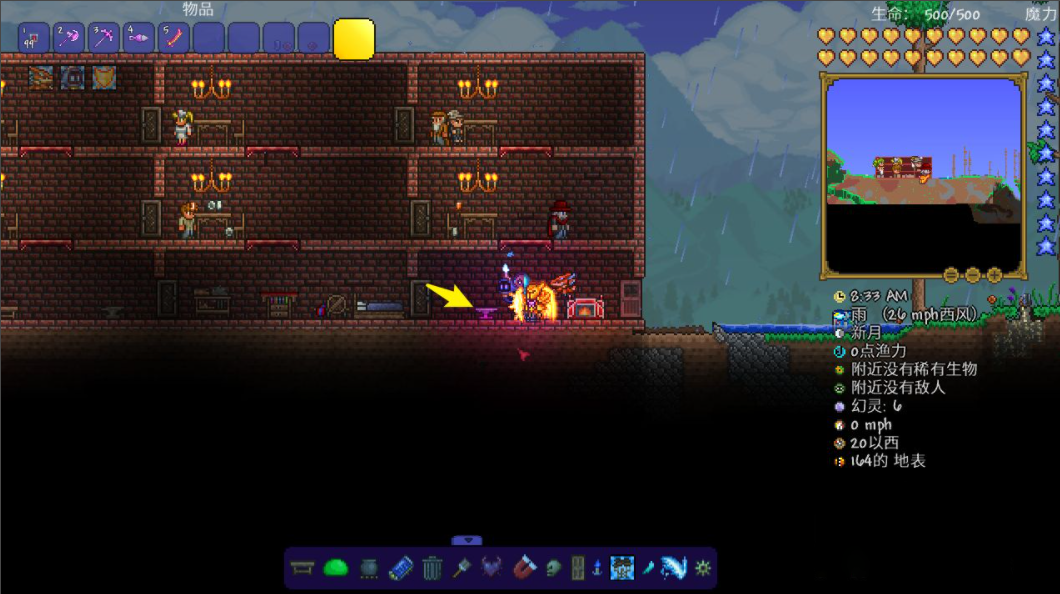1060x594 pixels.
Task: Select the pink sword in hotbar slot 5
Action: [174, 39]
